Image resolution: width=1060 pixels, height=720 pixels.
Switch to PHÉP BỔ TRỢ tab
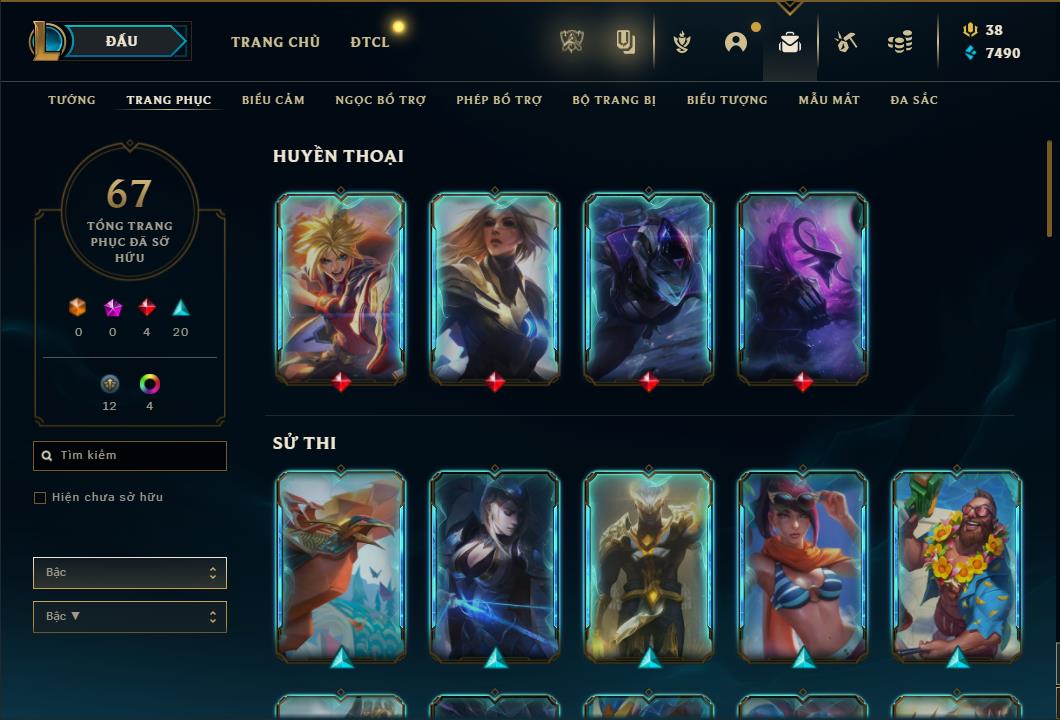pos(499,100)
